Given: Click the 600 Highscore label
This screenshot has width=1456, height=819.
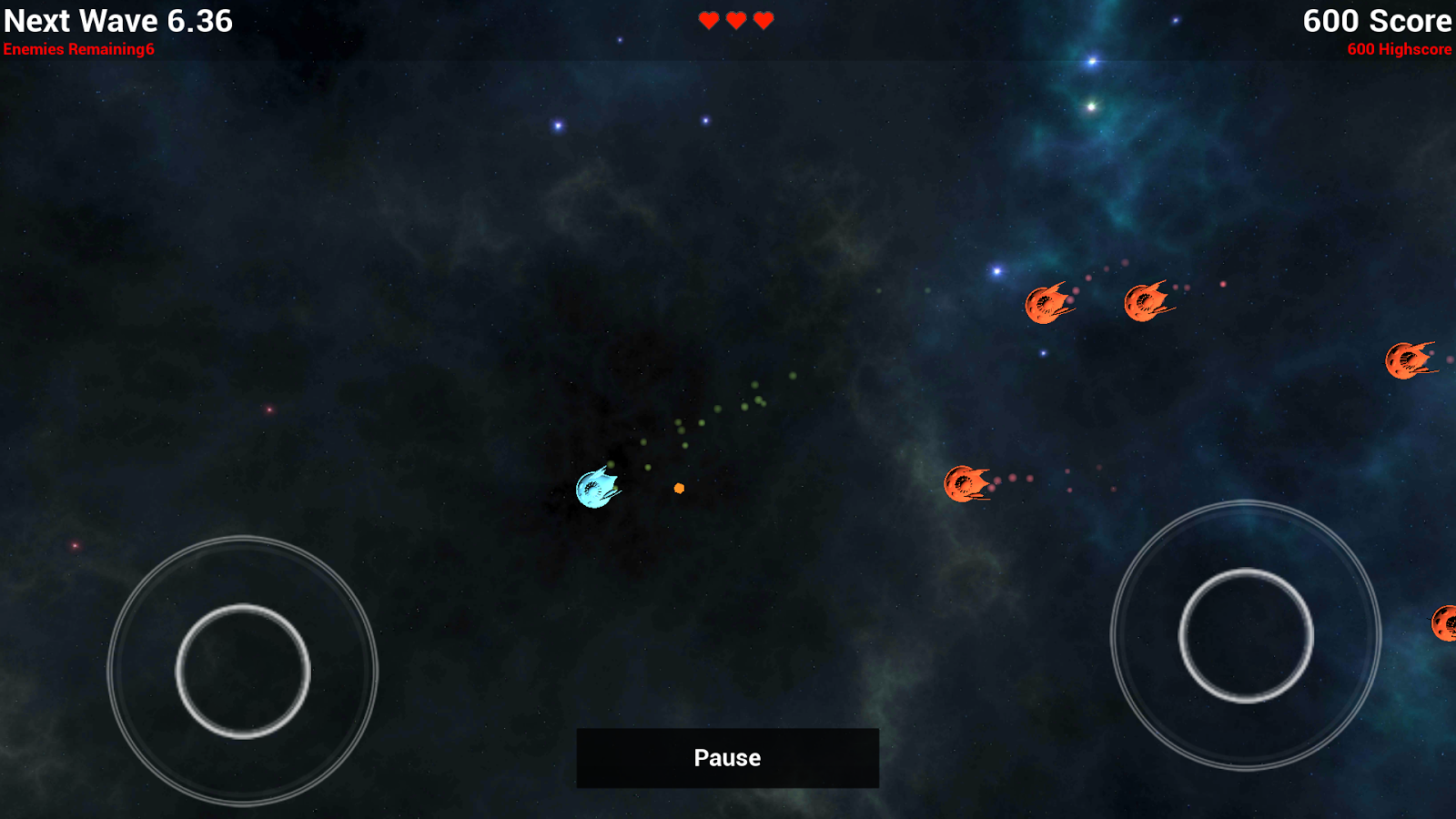Looking at the screenshot, I should [x=1399, y=51].
